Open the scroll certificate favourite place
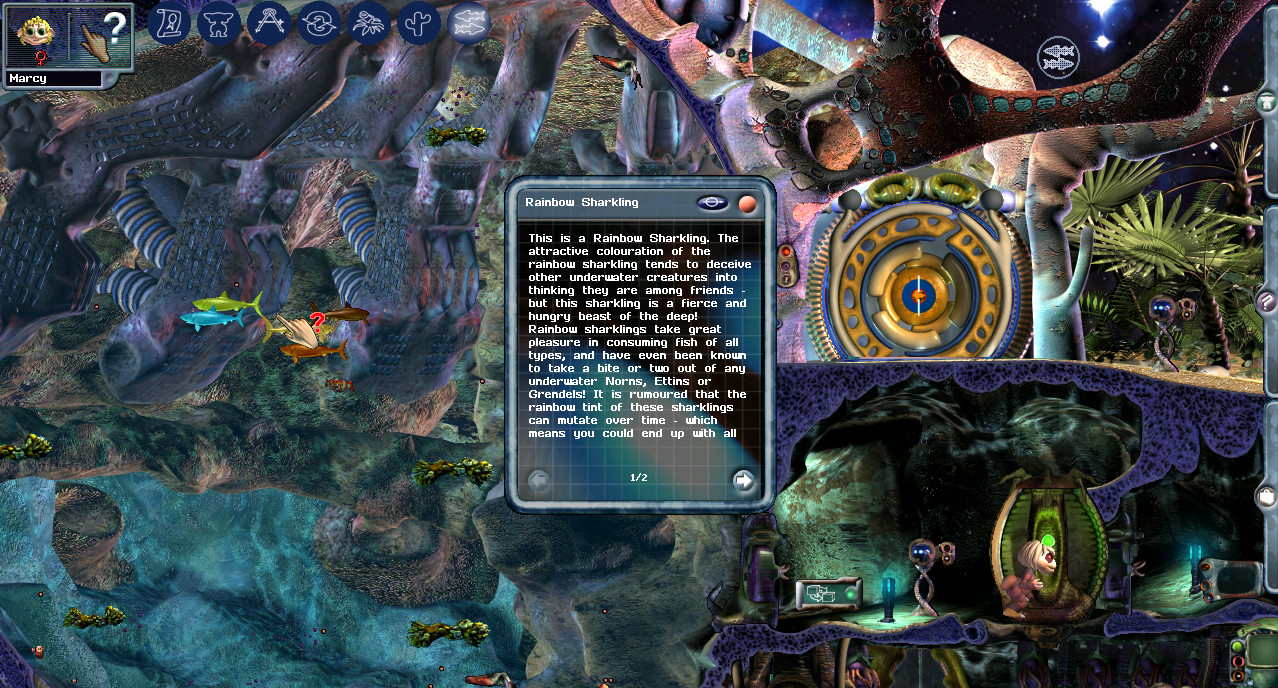 170,23
